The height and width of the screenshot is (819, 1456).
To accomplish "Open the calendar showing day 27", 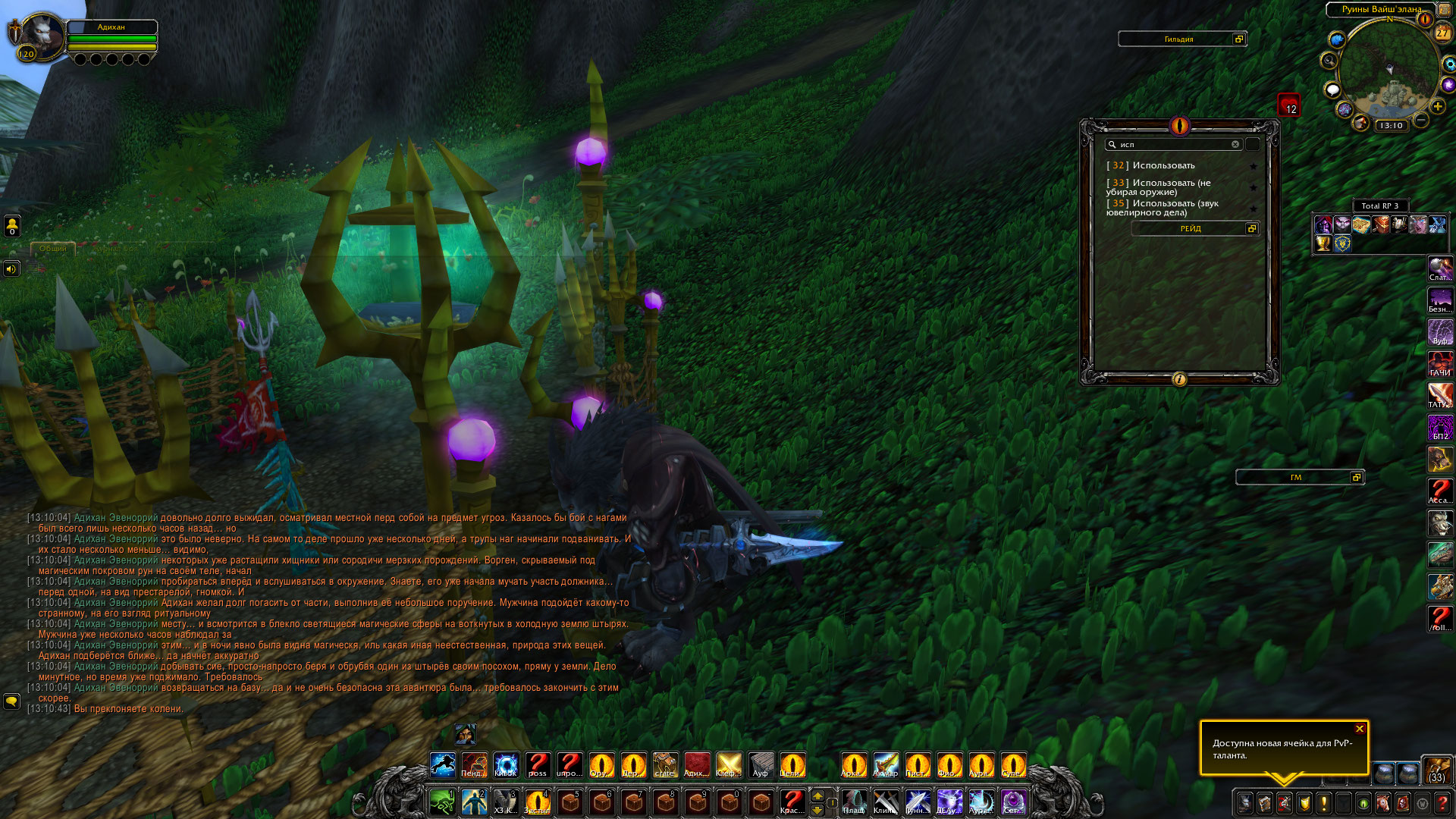I will [1442, 33].
